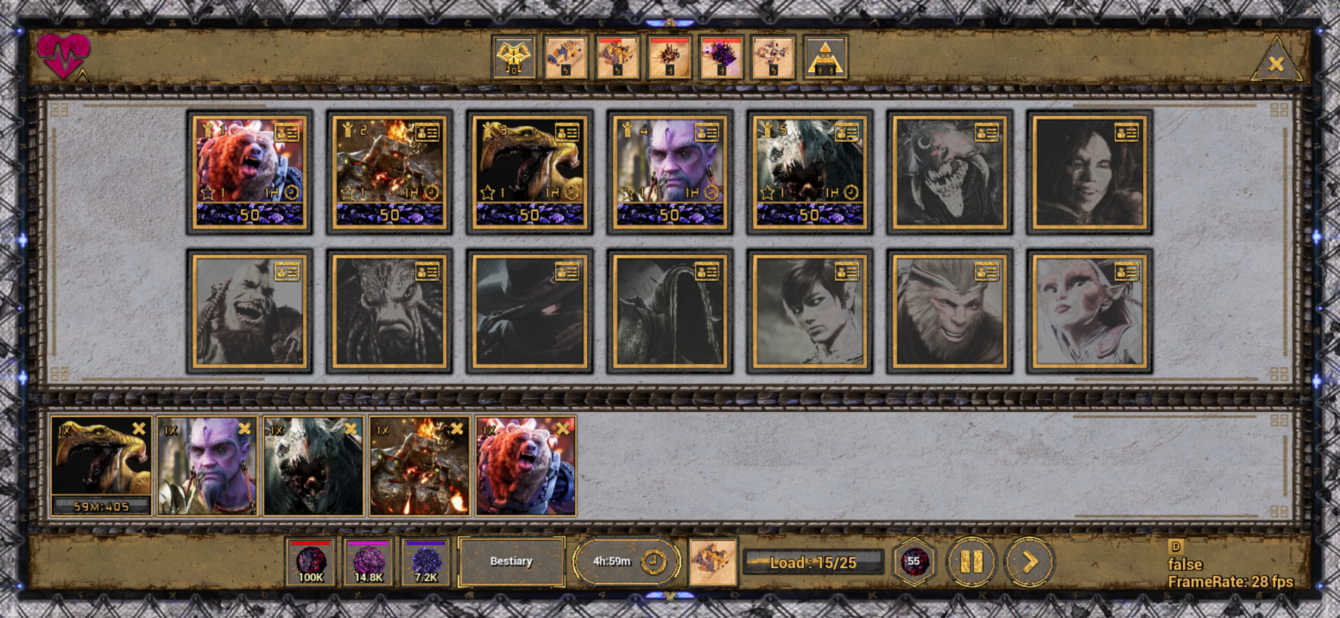Image resolution: width=1340 pixels, height=618 pixels.
Task: Select the purple-skinned bearded creature card
Action: 669,172
